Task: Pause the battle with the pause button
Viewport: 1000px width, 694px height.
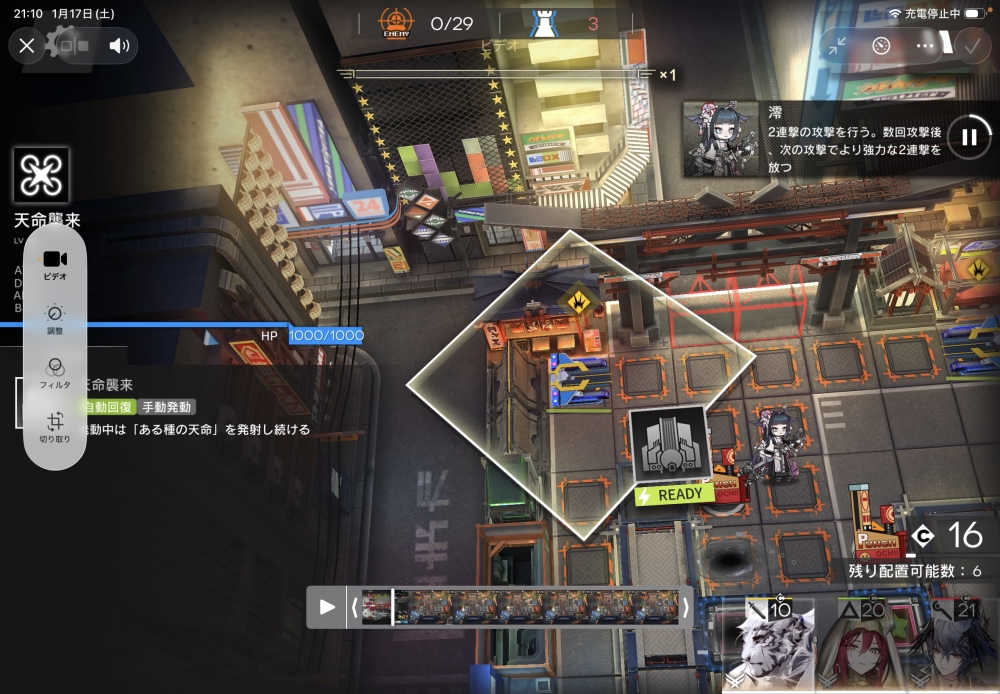Action: (x=969, y=138)
